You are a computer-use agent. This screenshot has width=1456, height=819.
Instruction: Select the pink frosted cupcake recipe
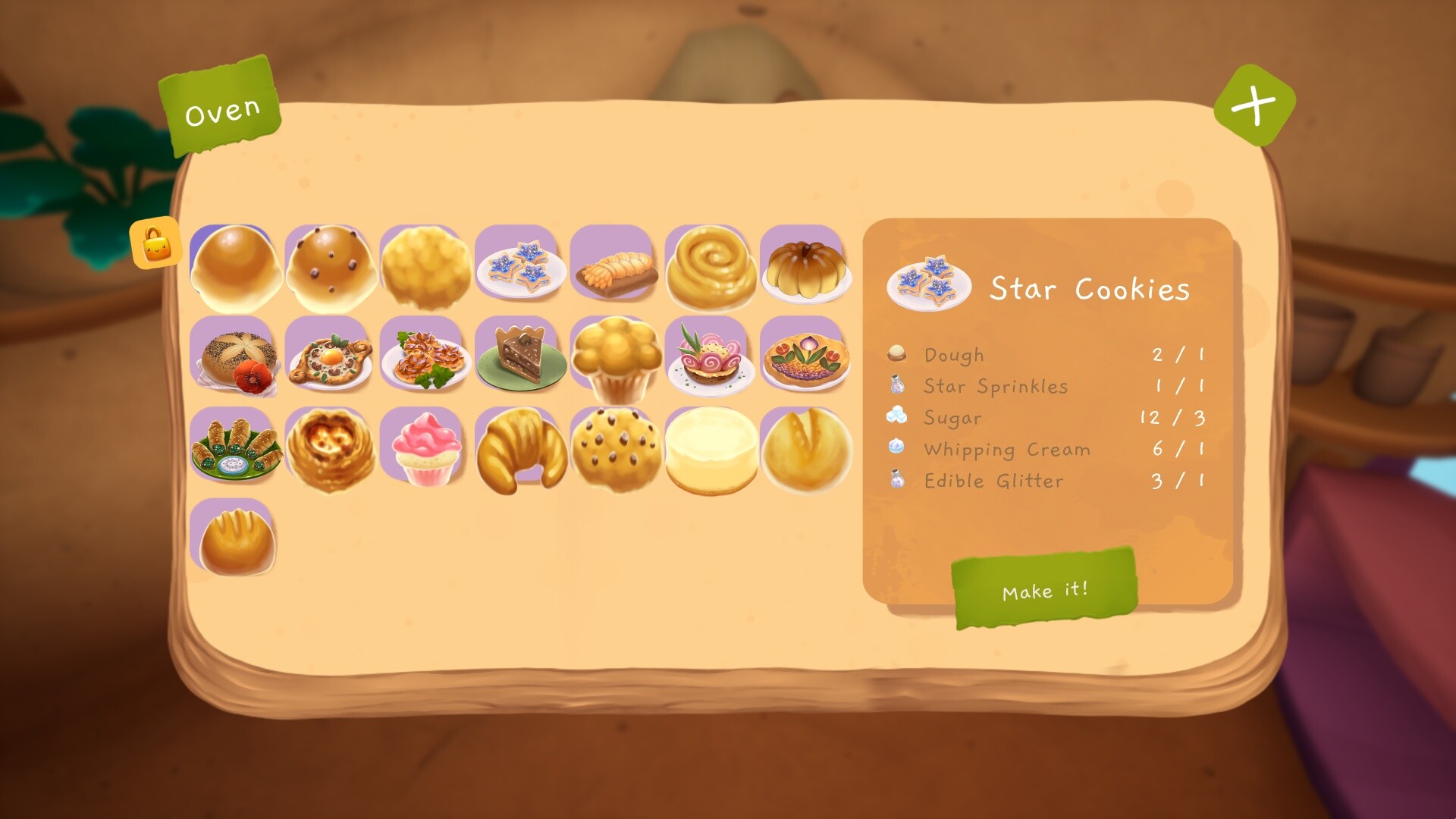(x=425, y=449)
